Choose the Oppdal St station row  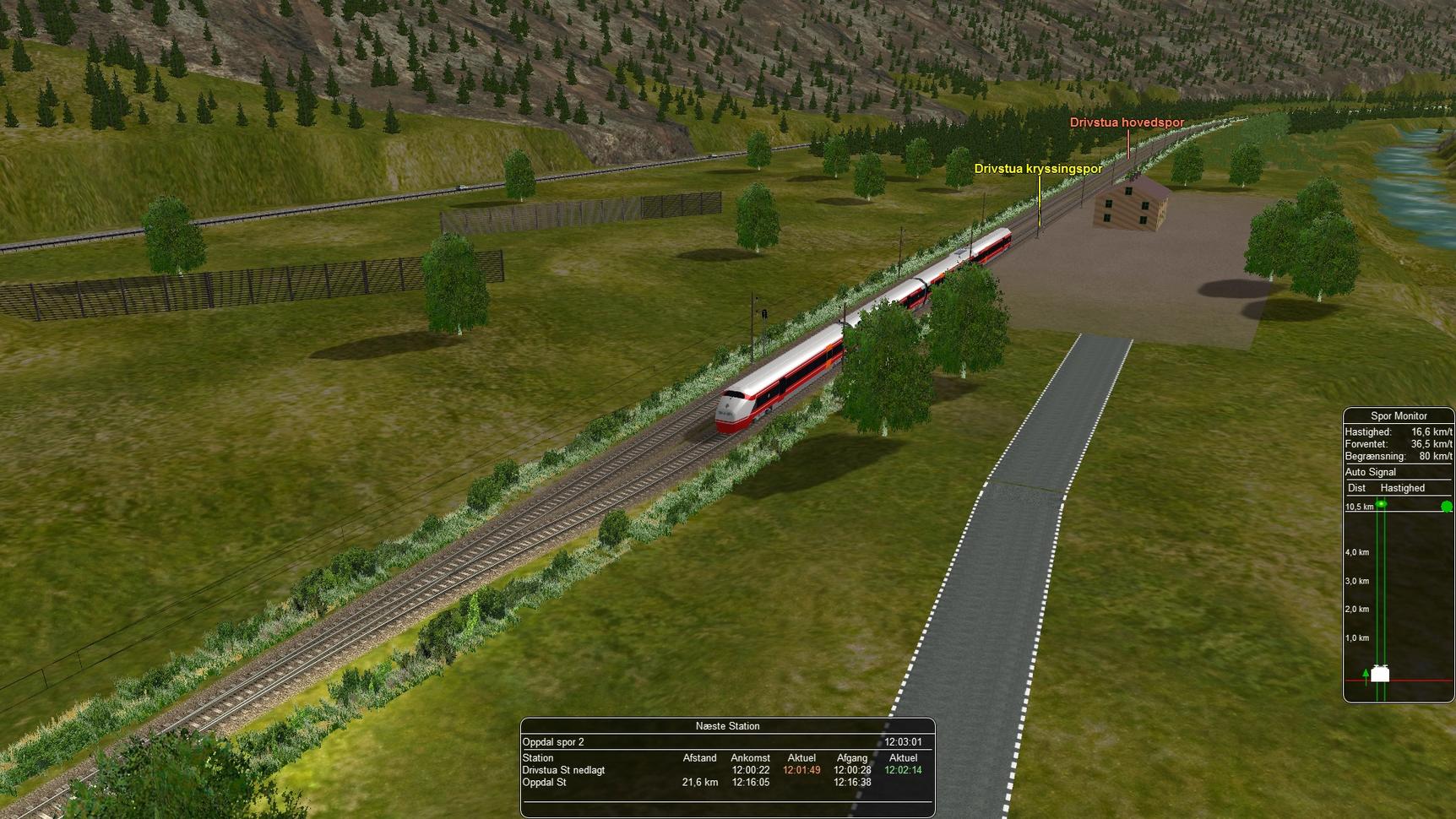[545, 783]
